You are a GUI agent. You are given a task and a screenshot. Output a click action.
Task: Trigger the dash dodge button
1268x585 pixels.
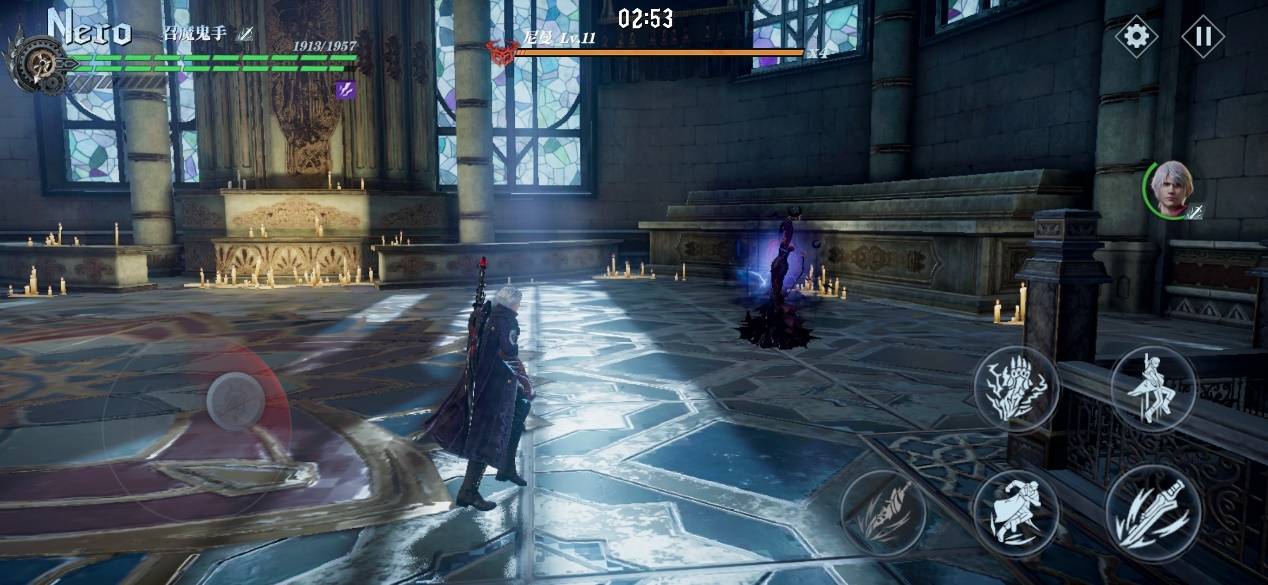pyautogui.click(x=1016, y=512)
